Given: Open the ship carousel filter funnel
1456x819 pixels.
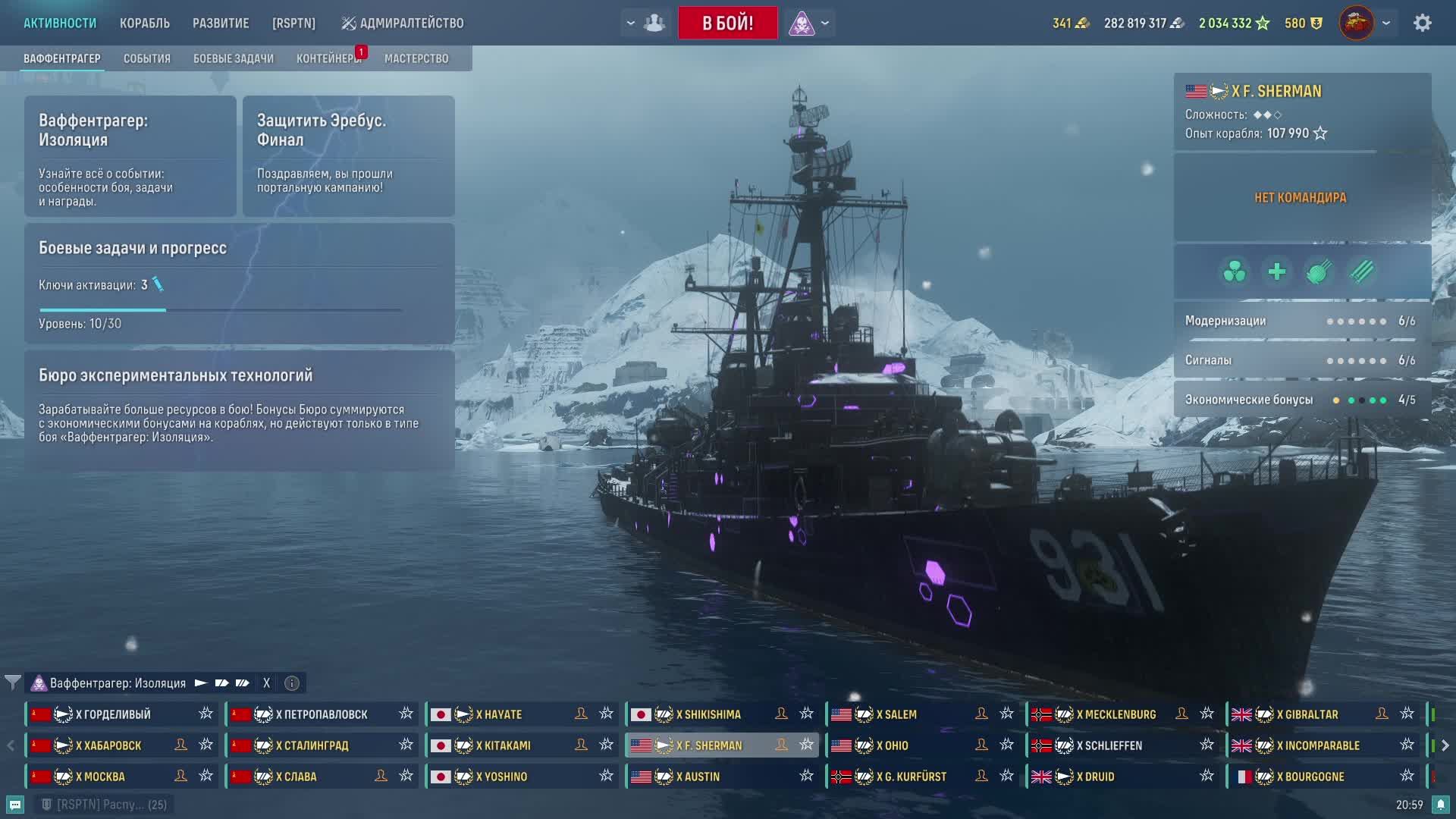Looking at the screenshot, I should click(x=12, y=682).
